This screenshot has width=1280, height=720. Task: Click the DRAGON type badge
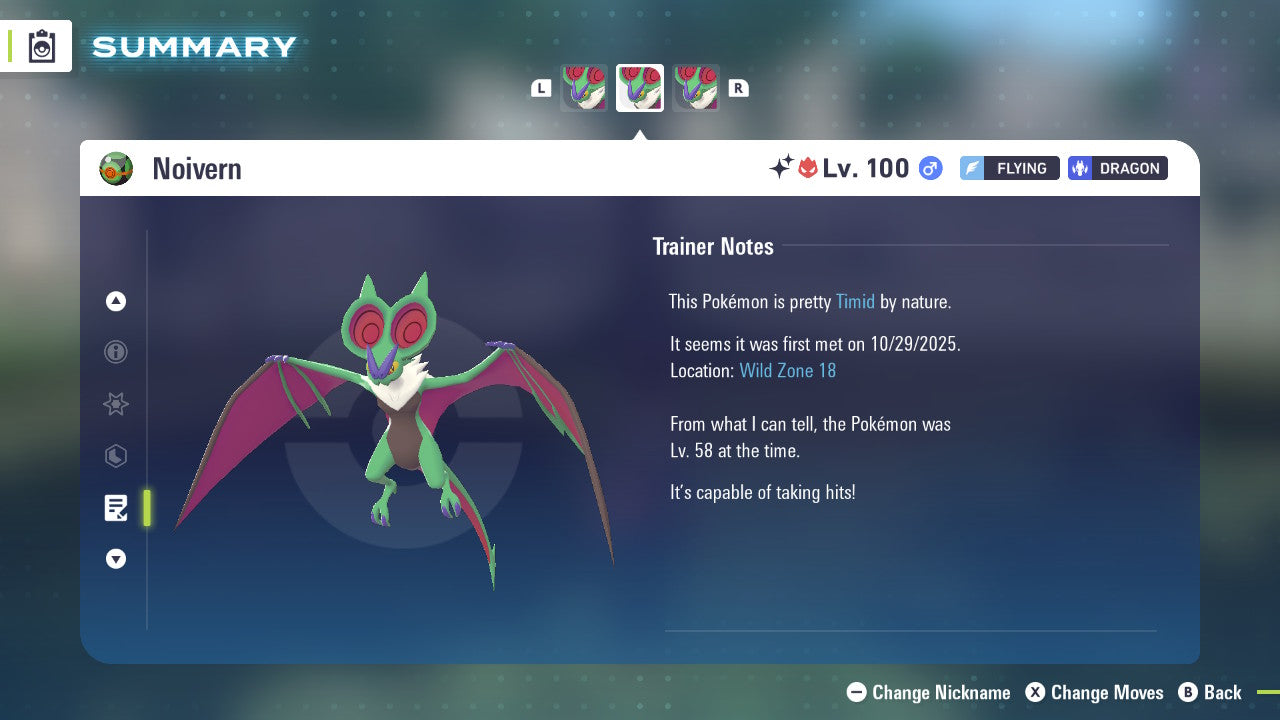pos(1117,168)
